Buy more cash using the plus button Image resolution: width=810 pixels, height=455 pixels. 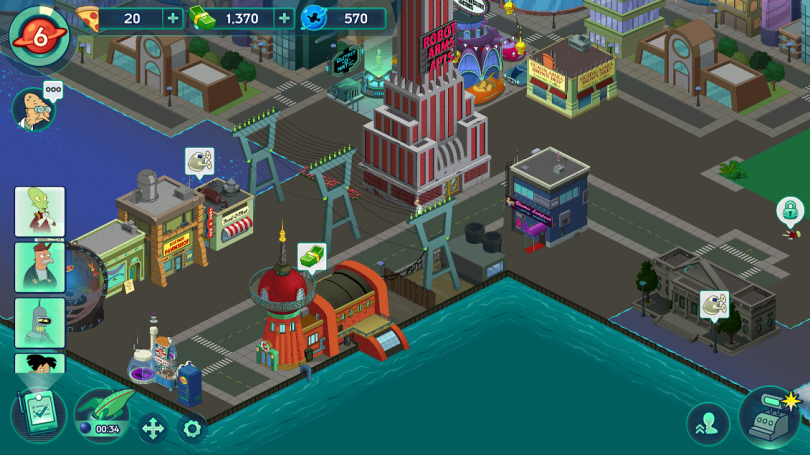(284, 18)
